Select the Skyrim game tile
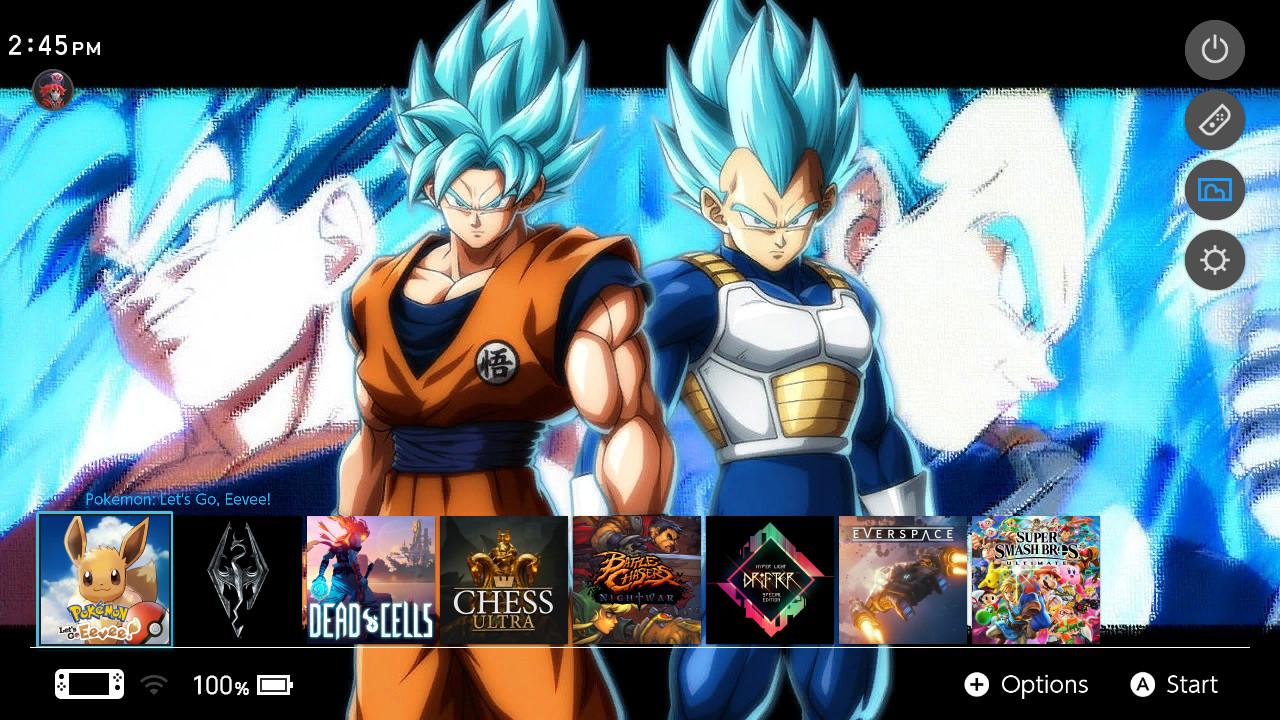 [238, 580]
